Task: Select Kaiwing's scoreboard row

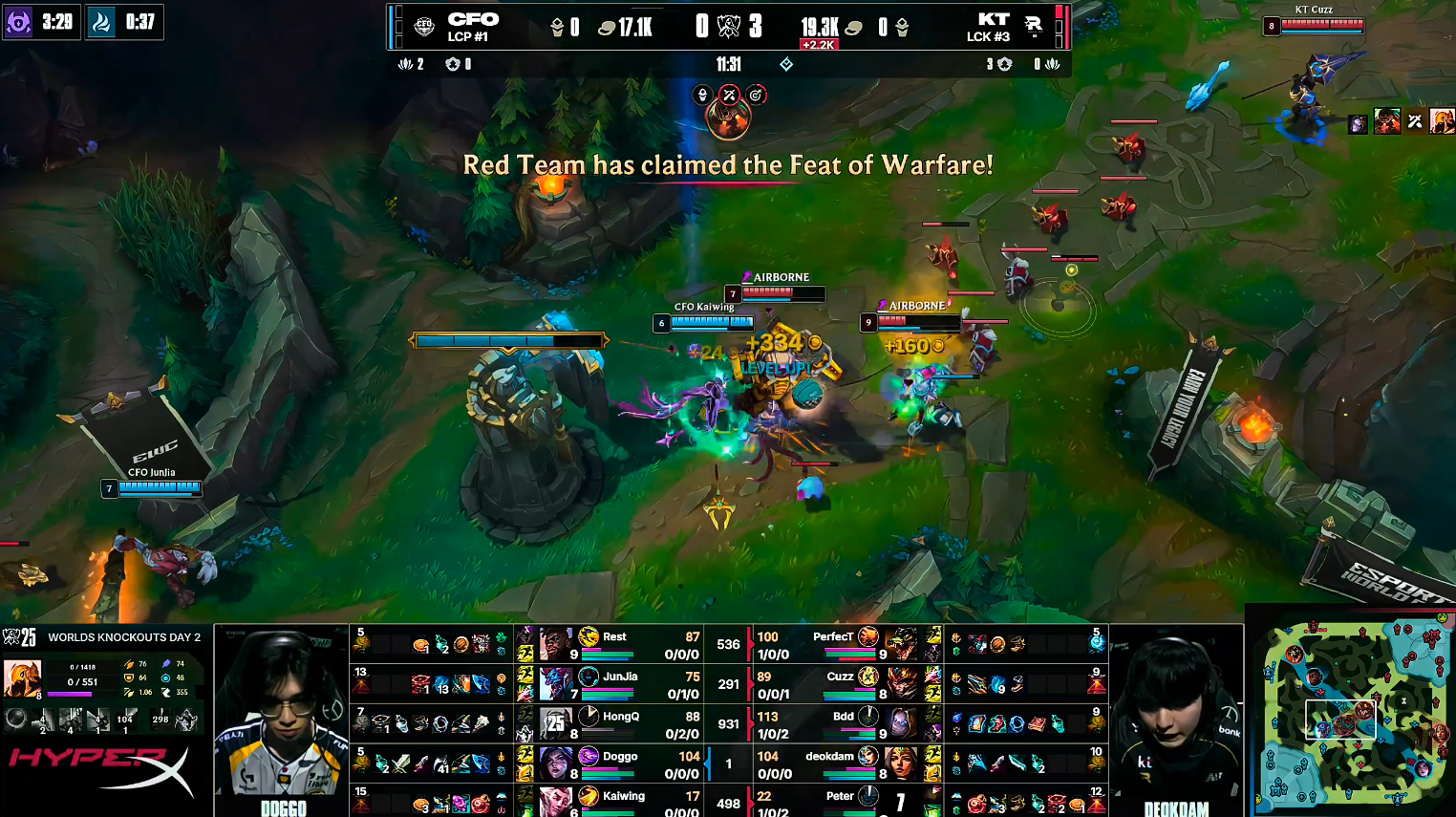Action: tap(623, 801)
